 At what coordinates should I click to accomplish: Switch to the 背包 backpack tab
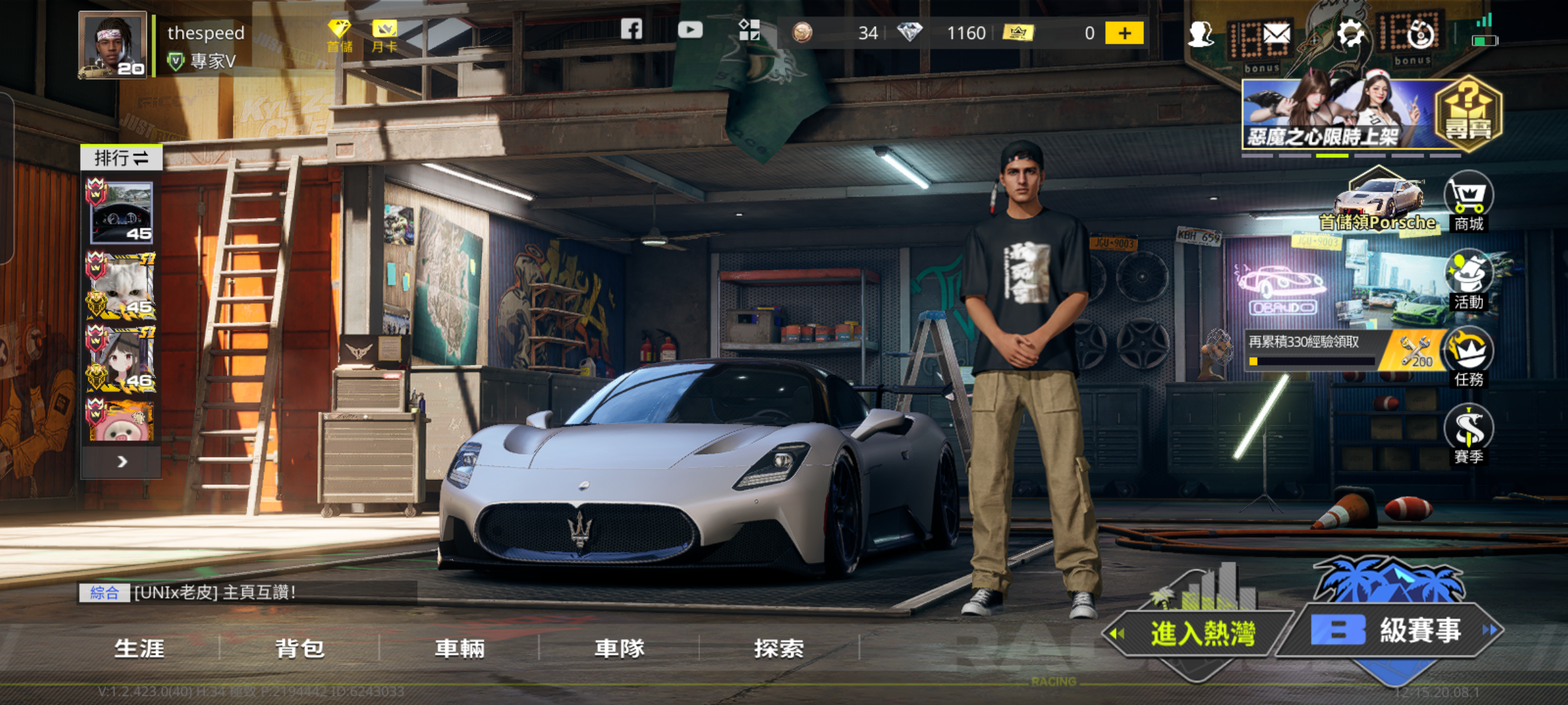300,648
